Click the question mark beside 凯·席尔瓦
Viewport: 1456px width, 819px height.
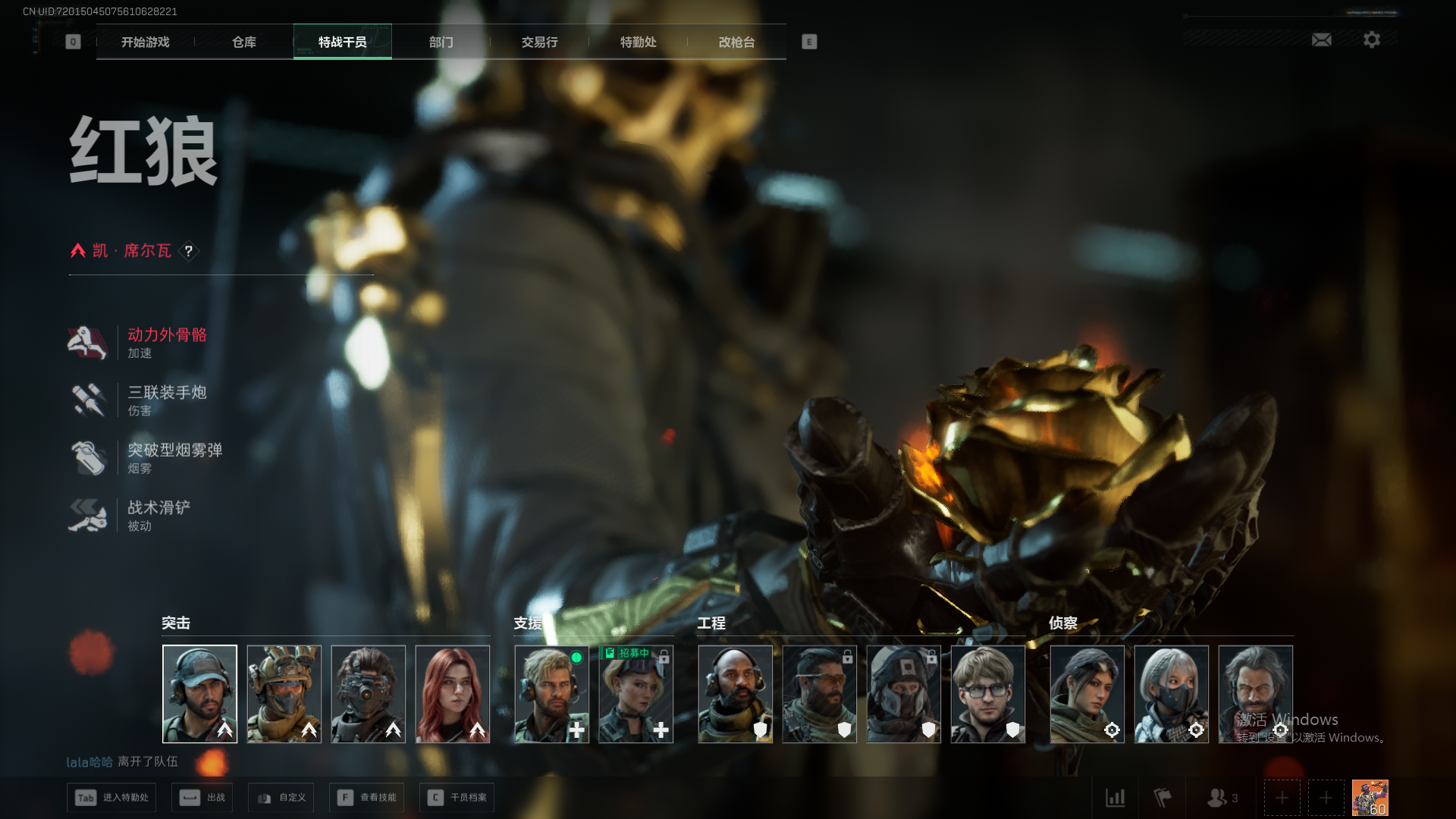(189, 251)
